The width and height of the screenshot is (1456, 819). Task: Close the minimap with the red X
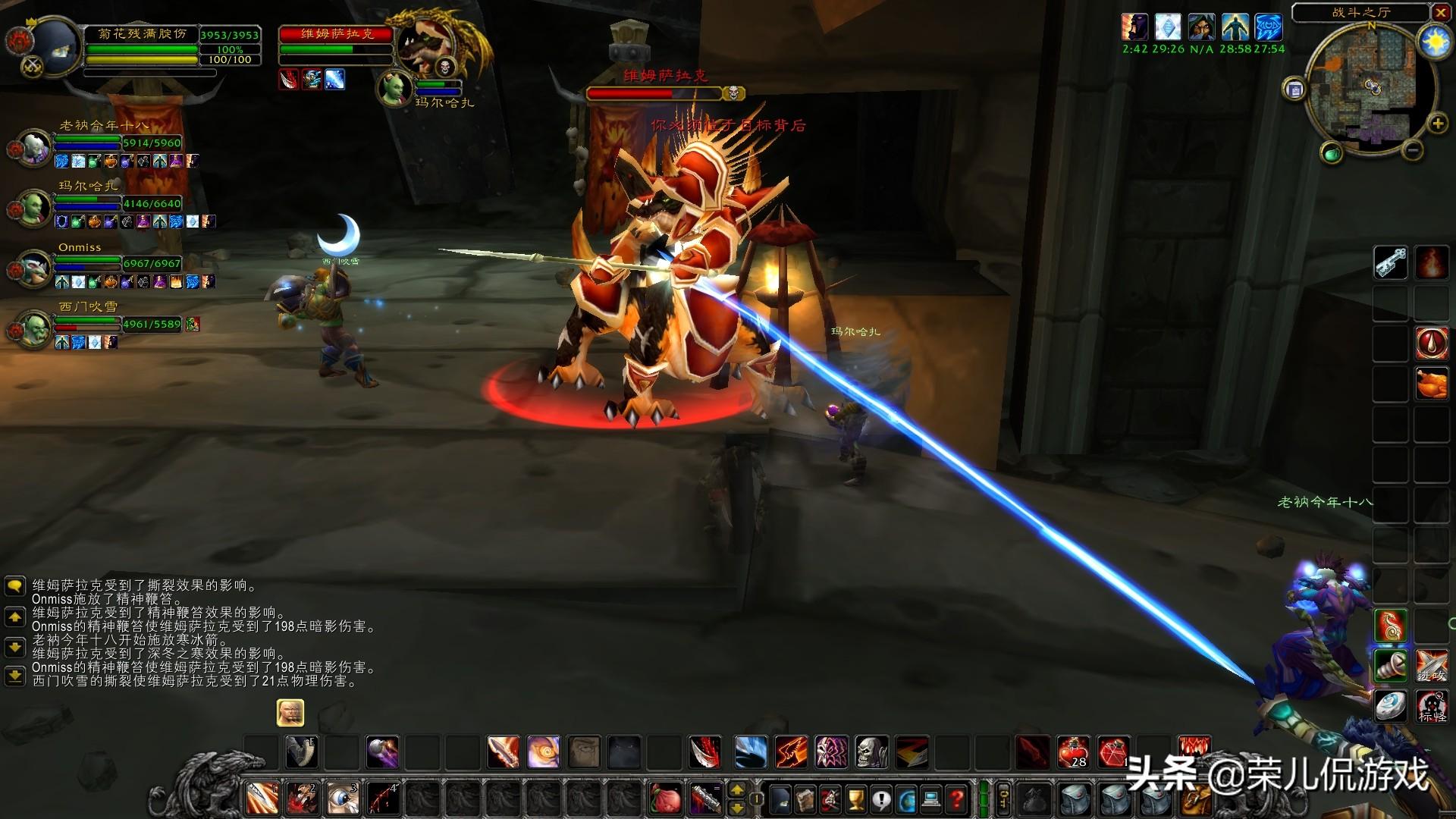[x=1440, y=12]
